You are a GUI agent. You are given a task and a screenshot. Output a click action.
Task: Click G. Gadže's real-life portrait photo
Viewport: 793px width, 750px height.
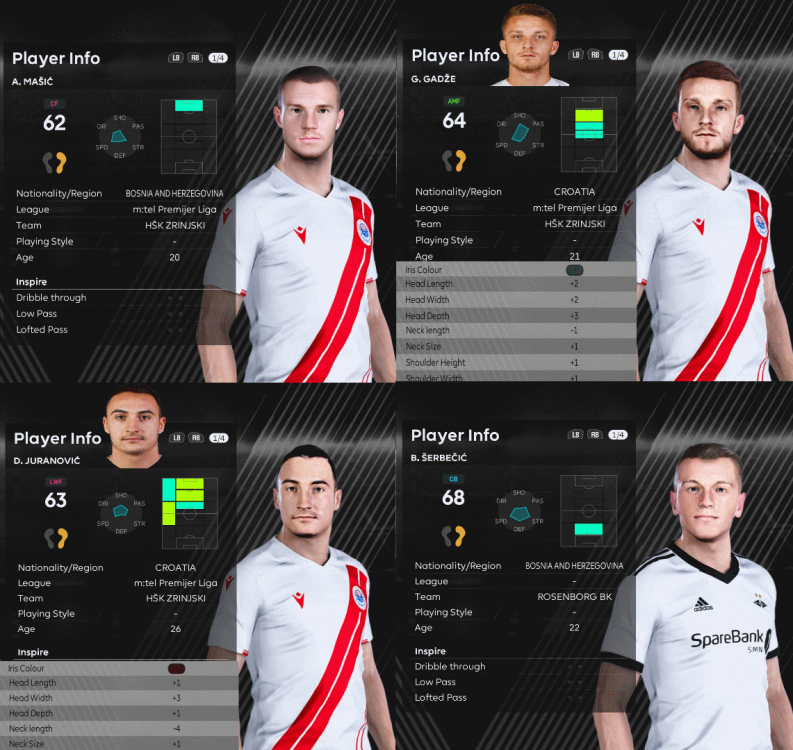coord(530,44)
